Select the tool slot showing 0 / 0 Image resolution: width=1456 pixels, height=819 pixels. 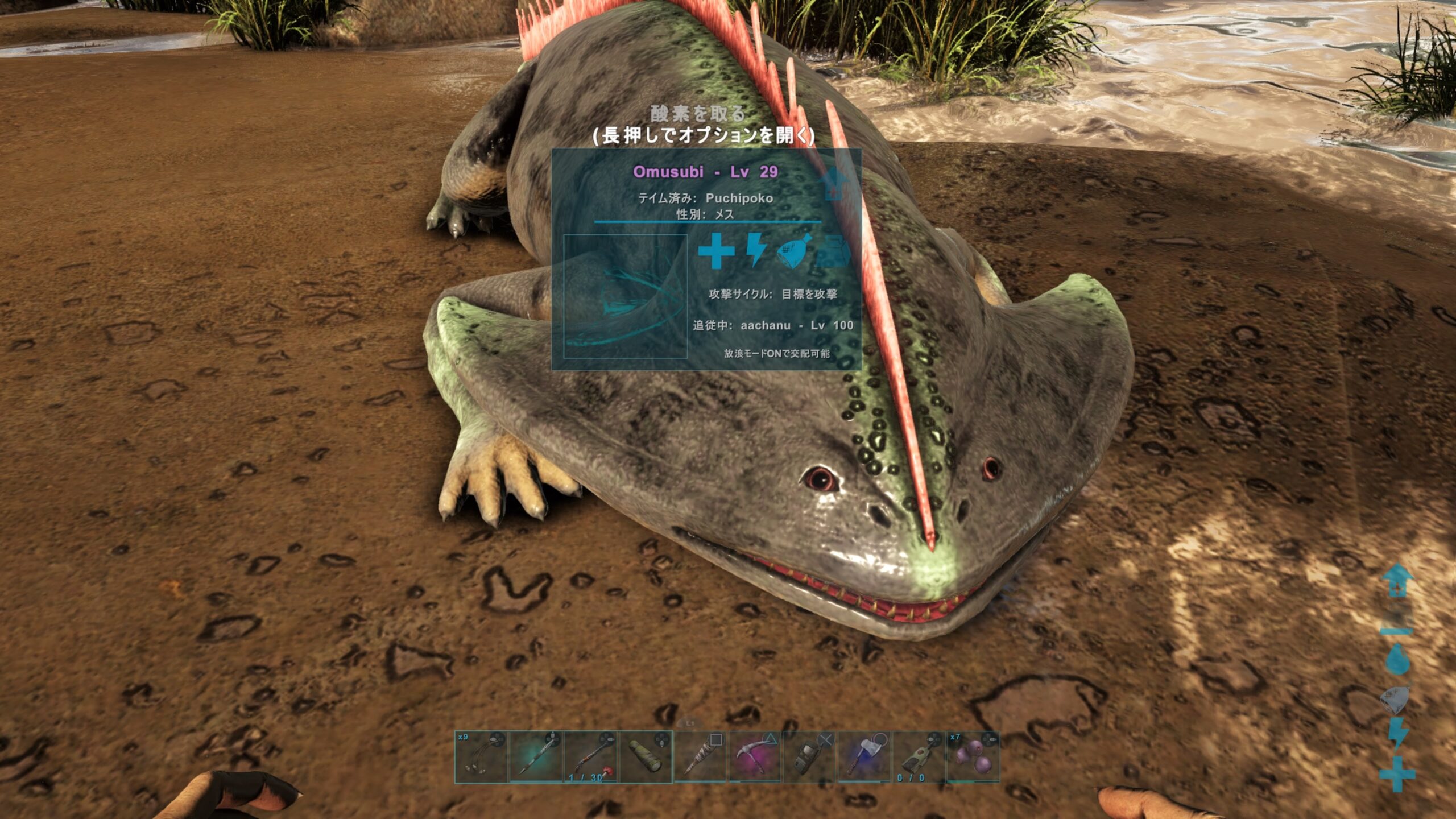pos(919,757)
